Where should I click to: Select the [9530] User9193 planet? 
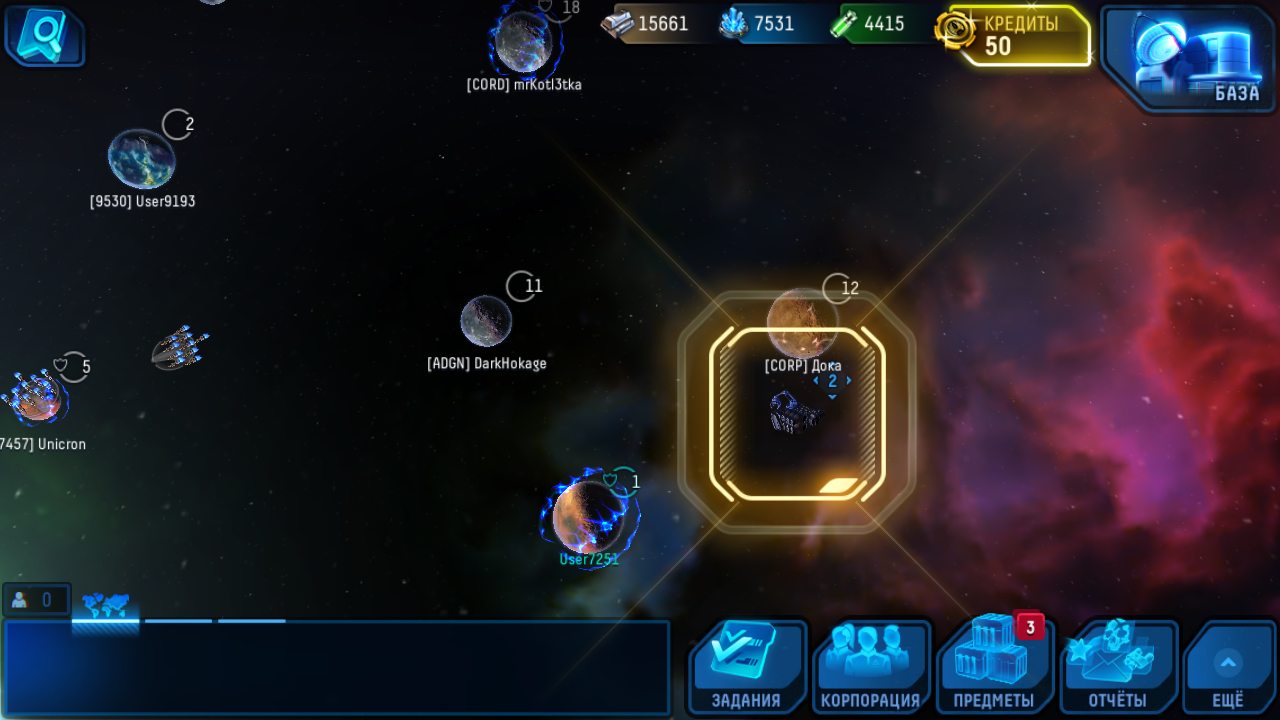pos(141,159)
